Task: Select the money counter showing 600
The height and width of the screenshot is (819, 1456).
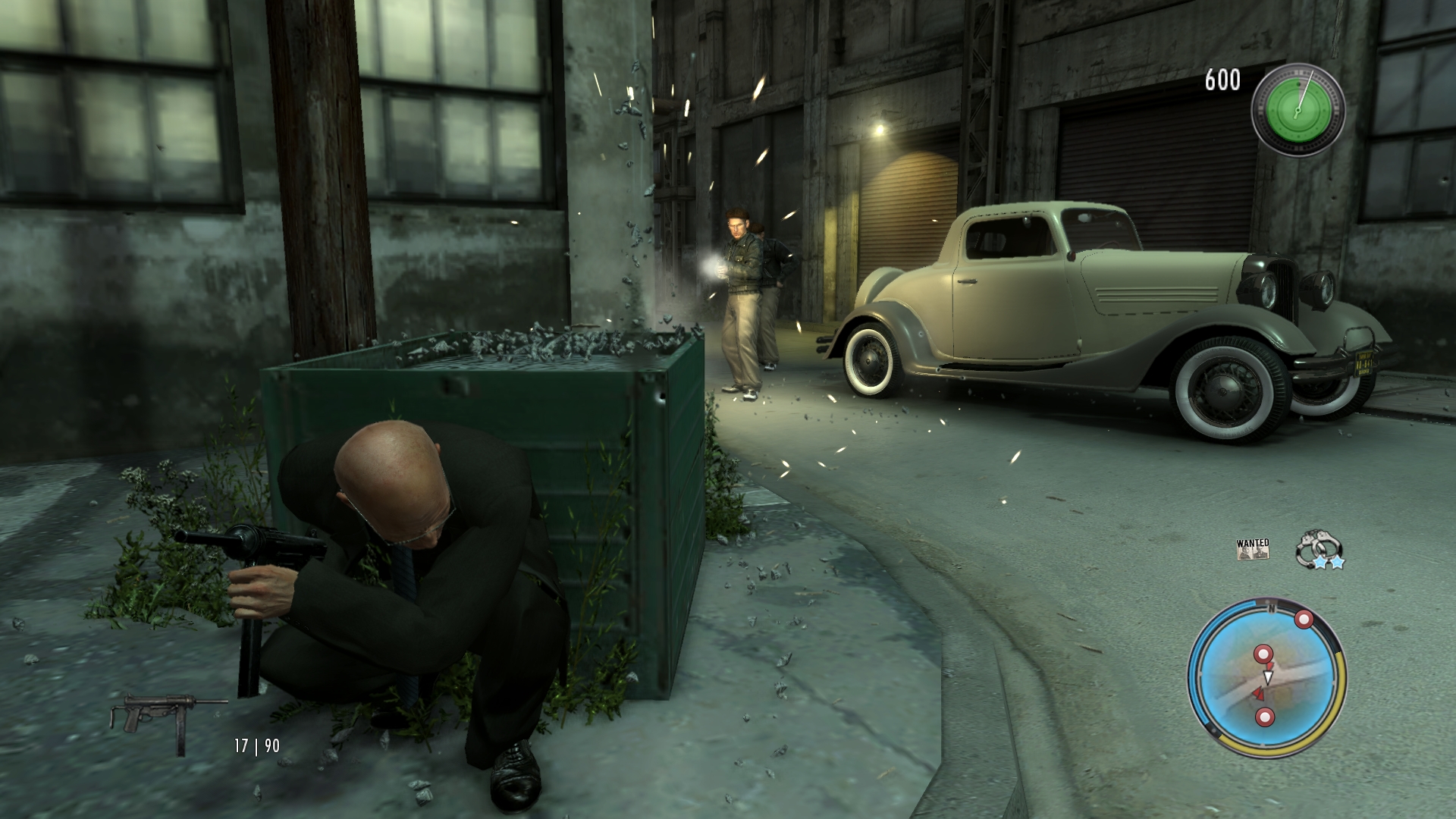Action: click(x=1225, y=77)
